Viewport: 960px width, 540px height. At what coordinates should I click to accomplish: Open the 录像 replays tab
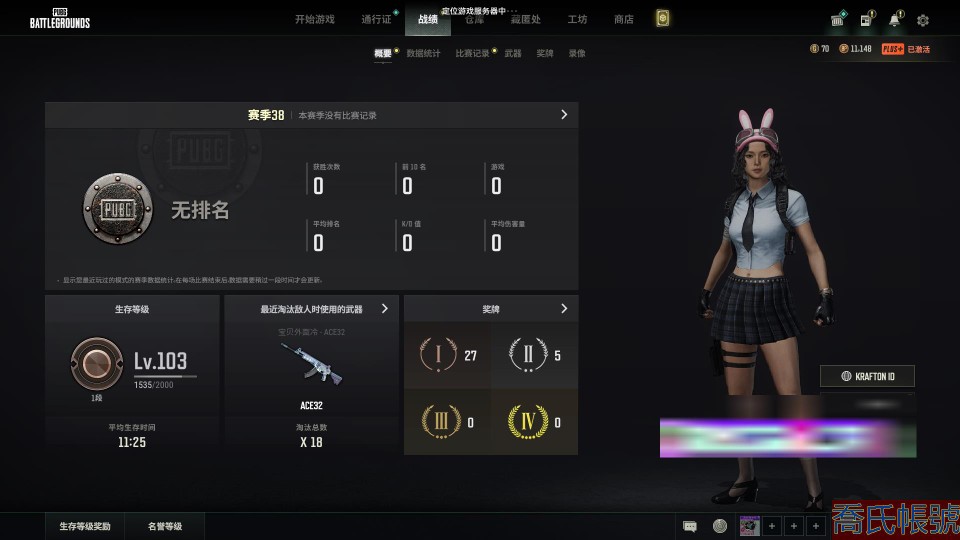click(577, 53)
